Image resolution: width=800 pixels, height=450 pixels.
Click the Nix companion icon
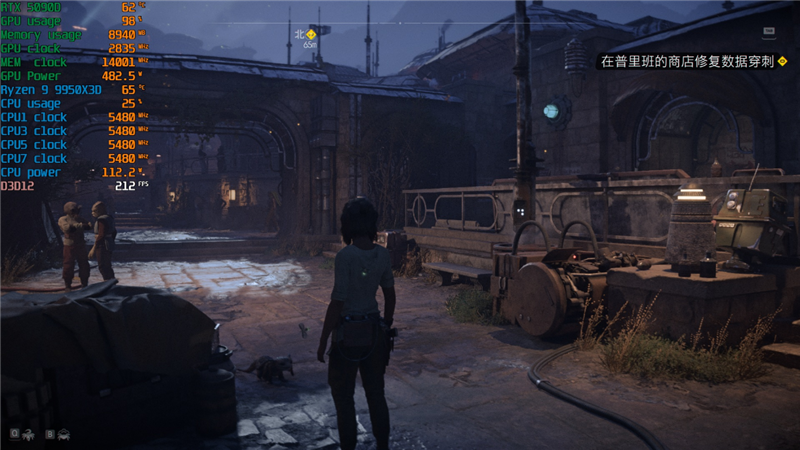26,434
